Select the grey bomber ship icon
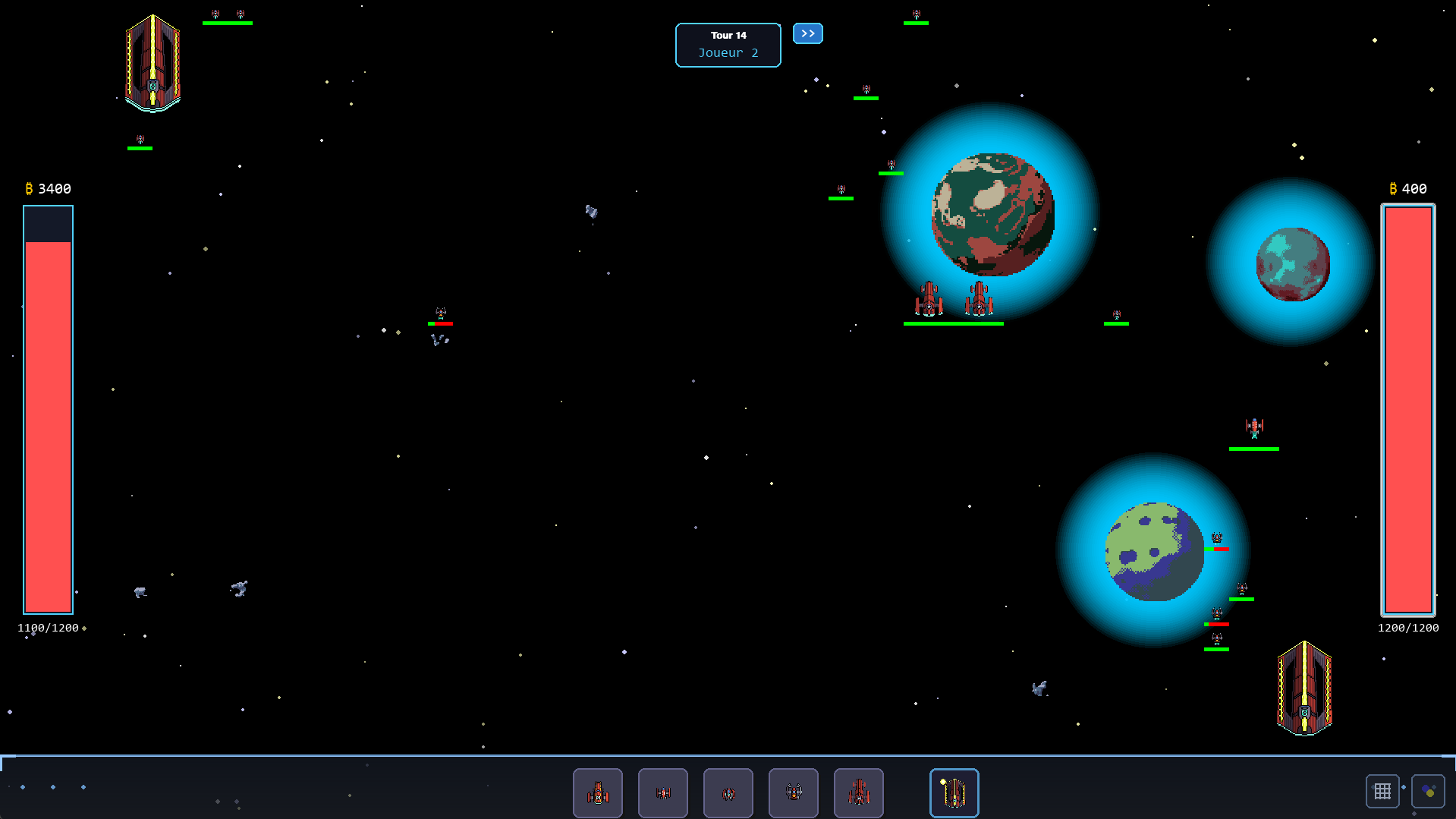 793,792
